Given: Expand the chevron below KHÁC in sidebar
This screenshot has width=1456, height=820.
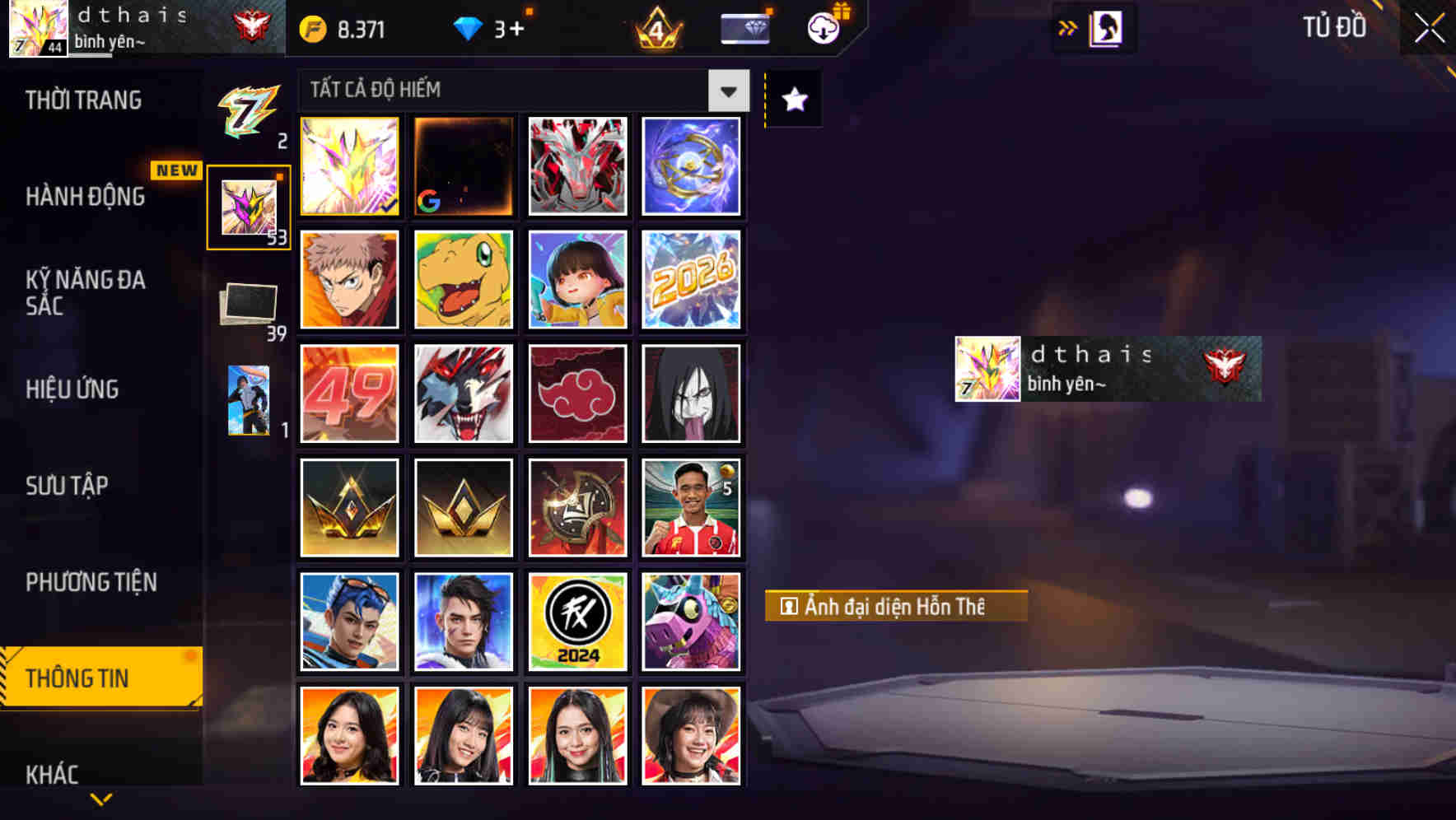Looking at the screenshot, I should (x=100, y=798).
